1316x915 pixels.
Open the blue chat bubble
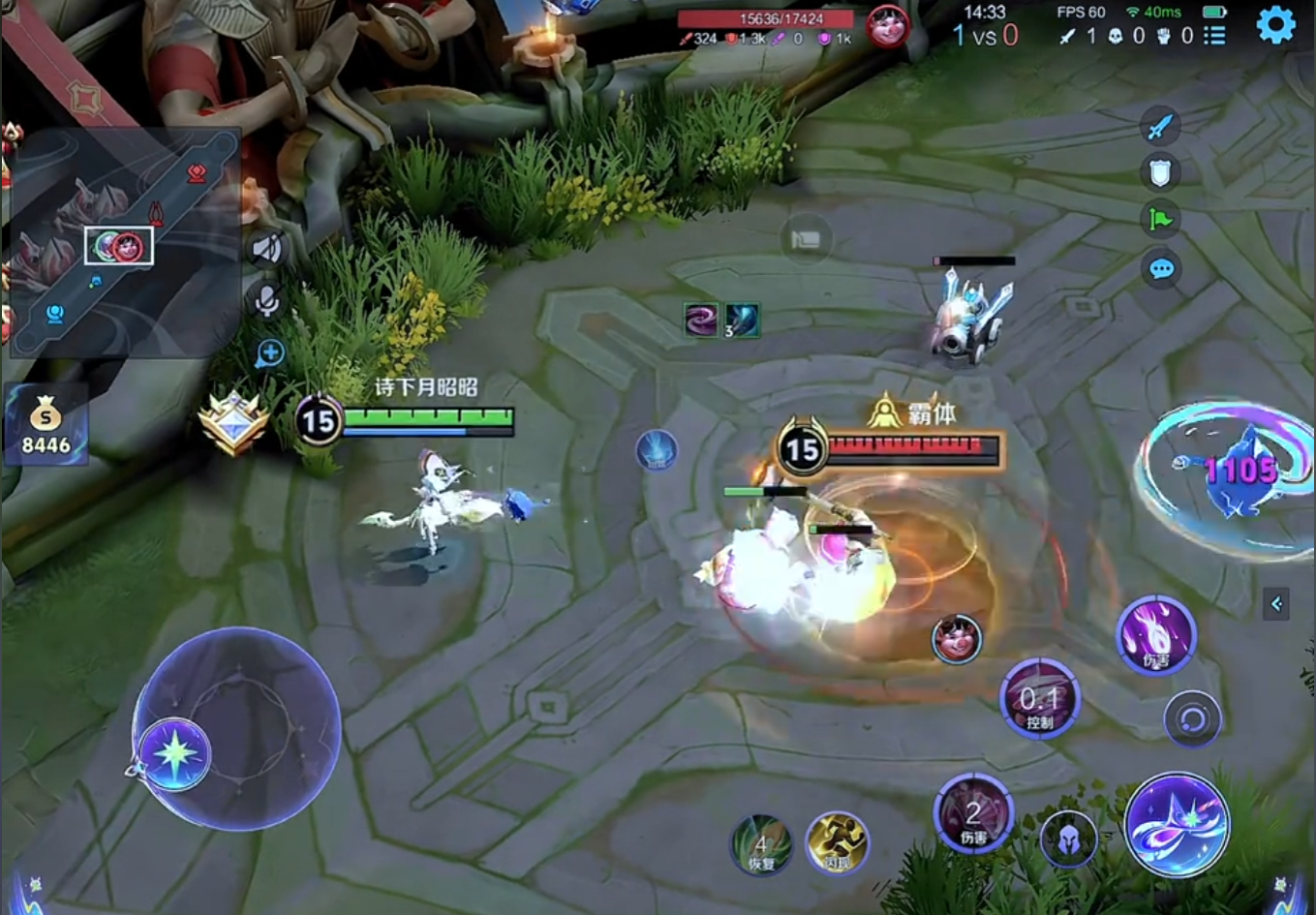tap(1161, 267)
